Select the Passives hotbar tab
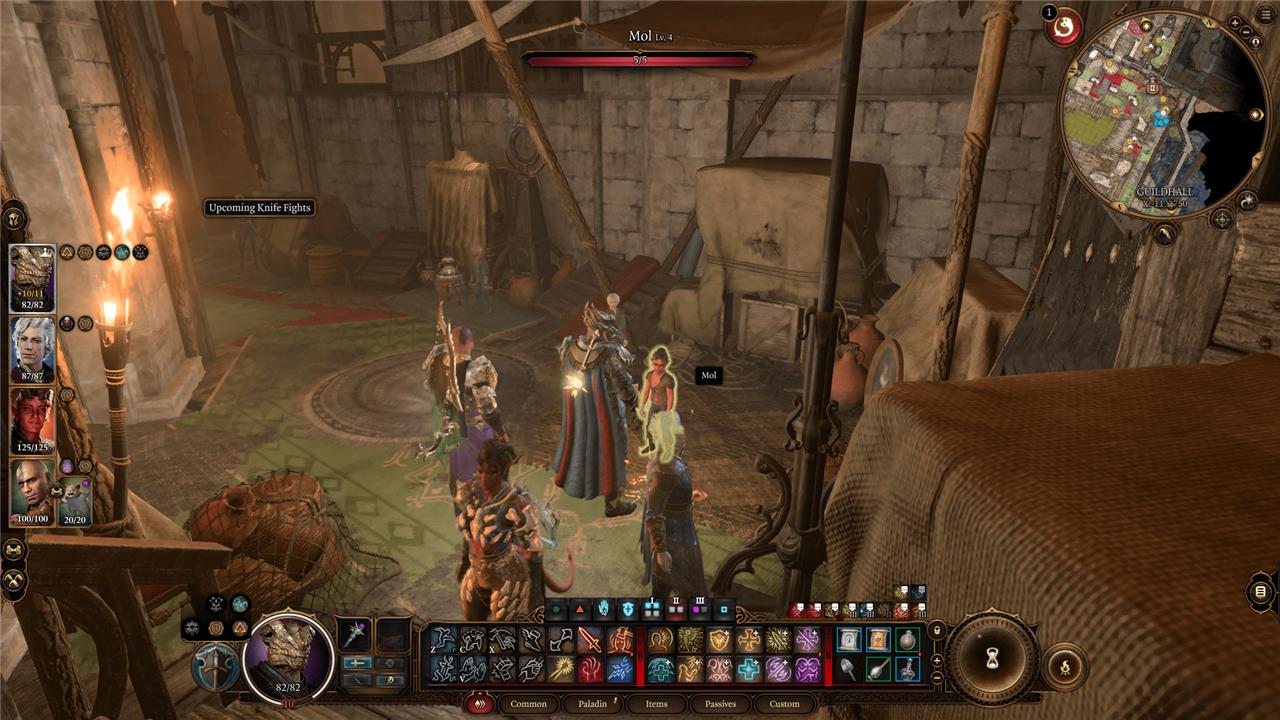This screenshot has height=720, width=1280. click(720, 704)
